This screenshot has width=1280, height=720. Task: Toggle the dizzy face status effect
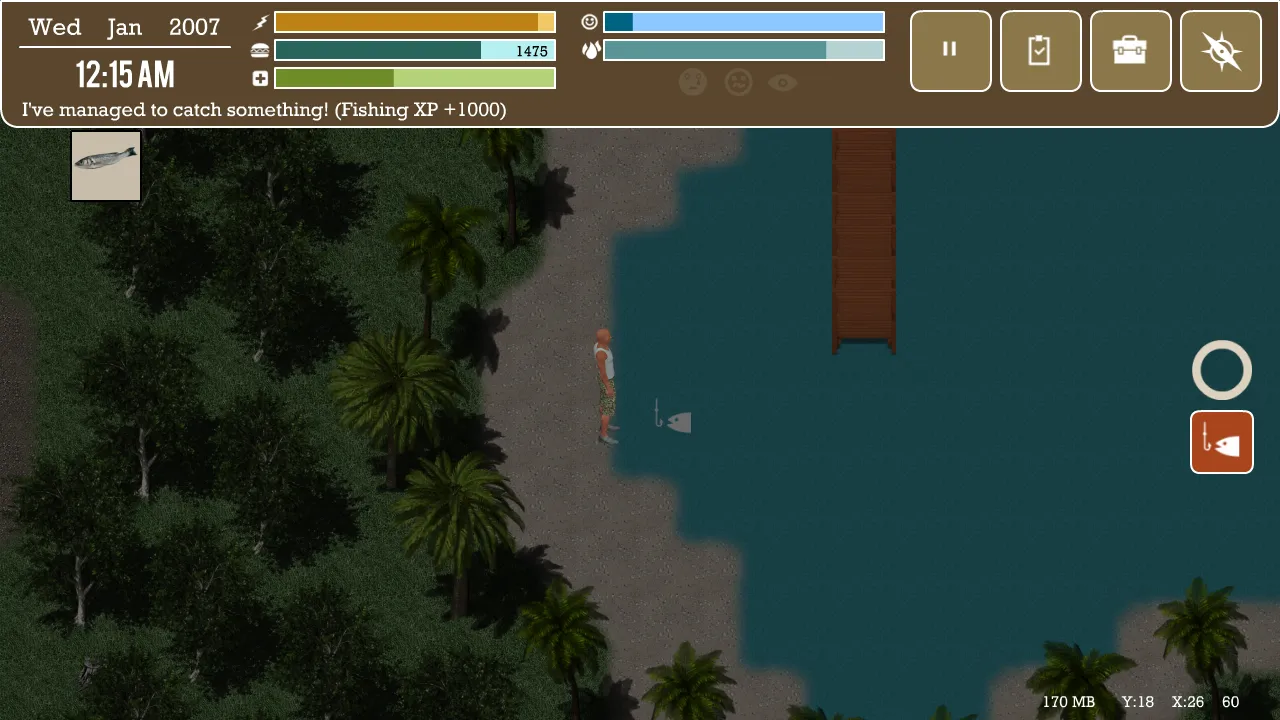(x=738, y=82)
